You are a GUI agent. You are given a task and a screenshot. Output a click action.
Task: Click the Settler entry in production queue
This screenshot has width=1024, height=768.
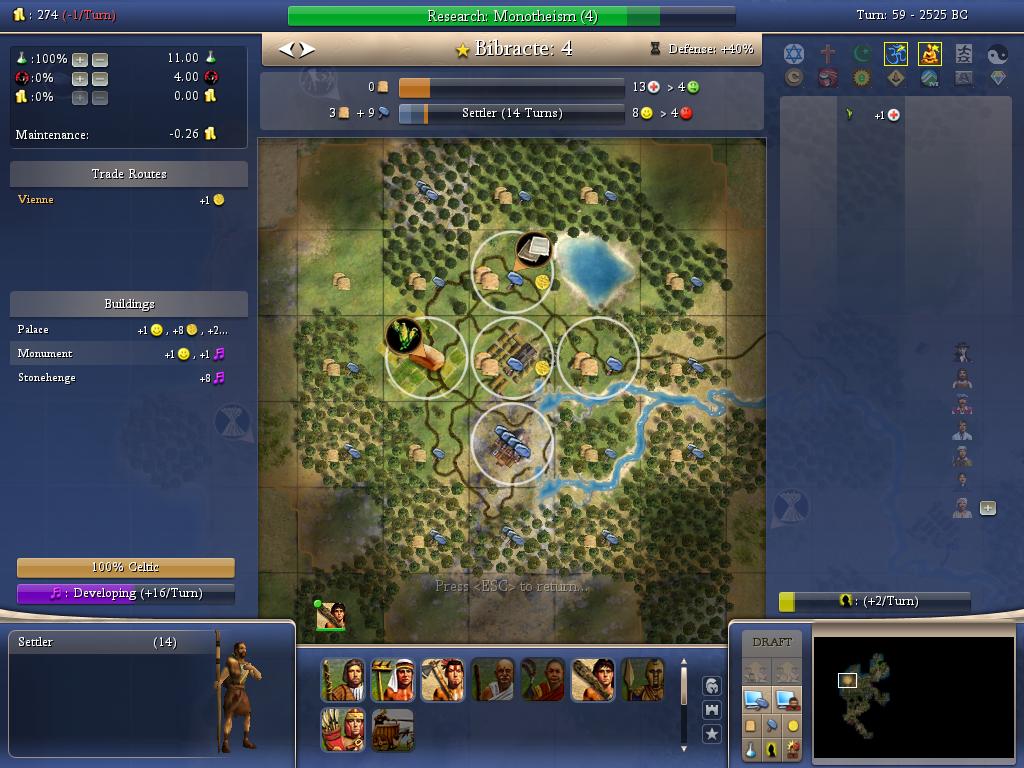(100, 643)
